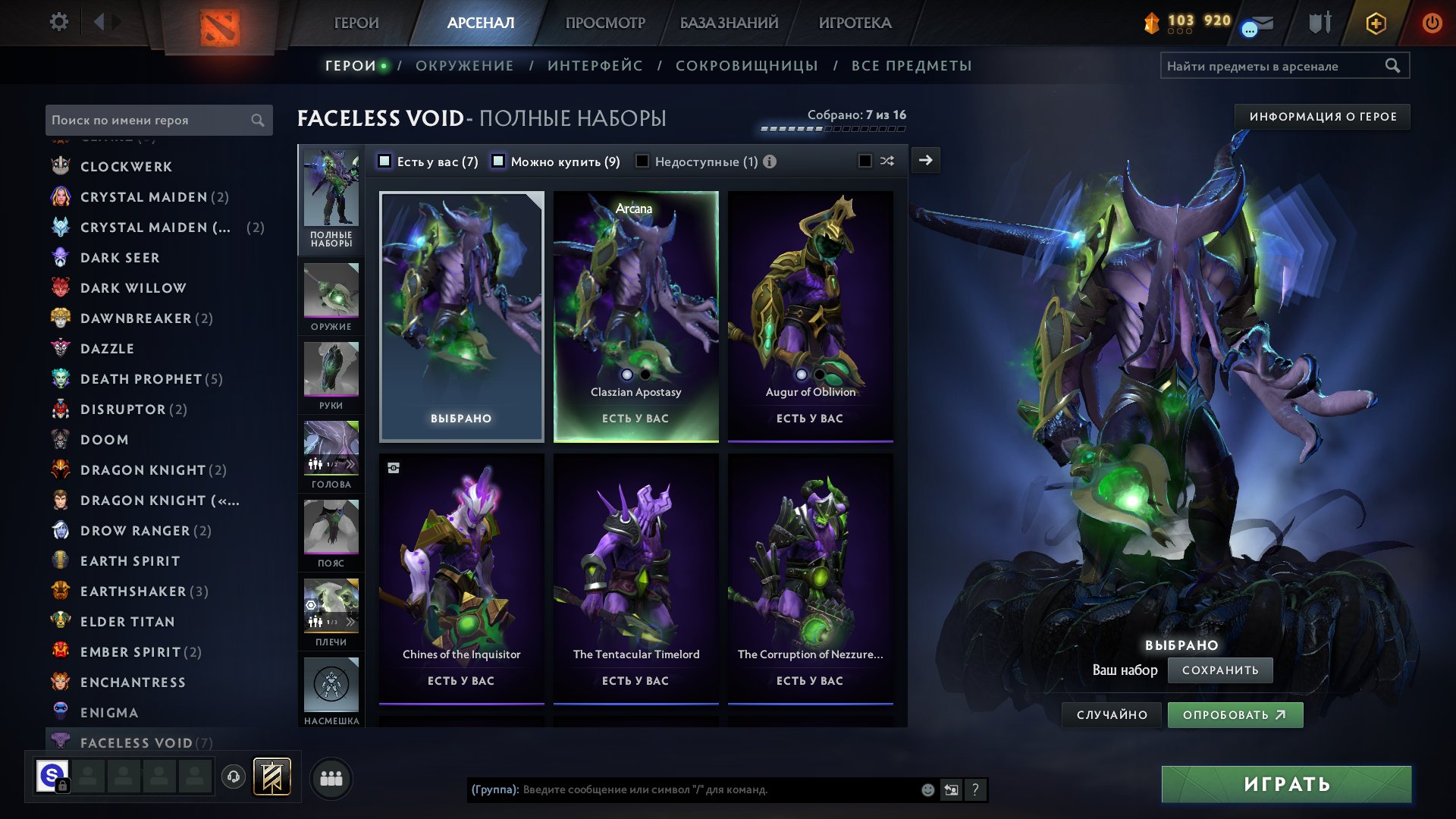Open the ПРОСМОТР menu item
This screenshot has height=819, width=1456.
click(605, 23)
